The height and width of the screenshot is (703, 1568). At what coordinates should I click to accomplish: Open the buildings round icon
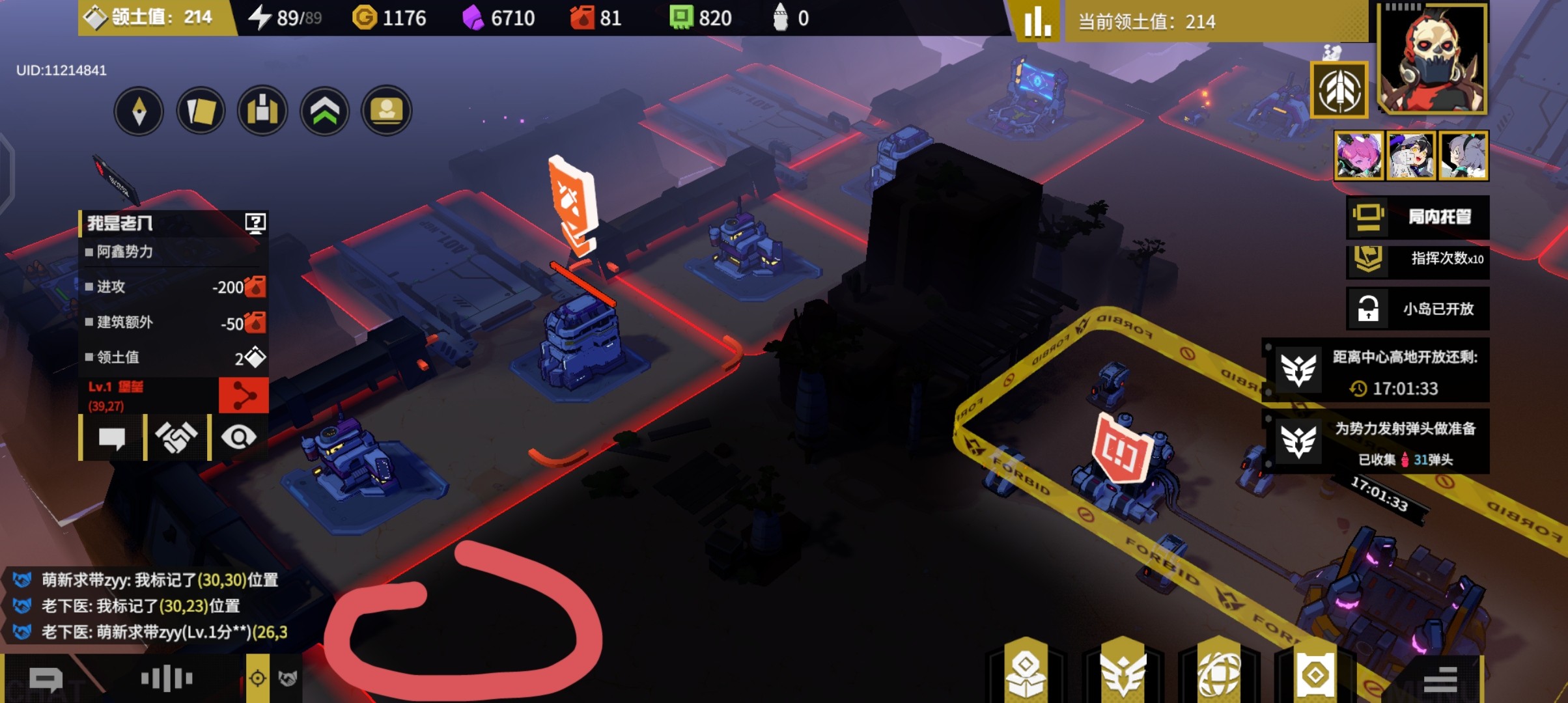click(262, 111)
